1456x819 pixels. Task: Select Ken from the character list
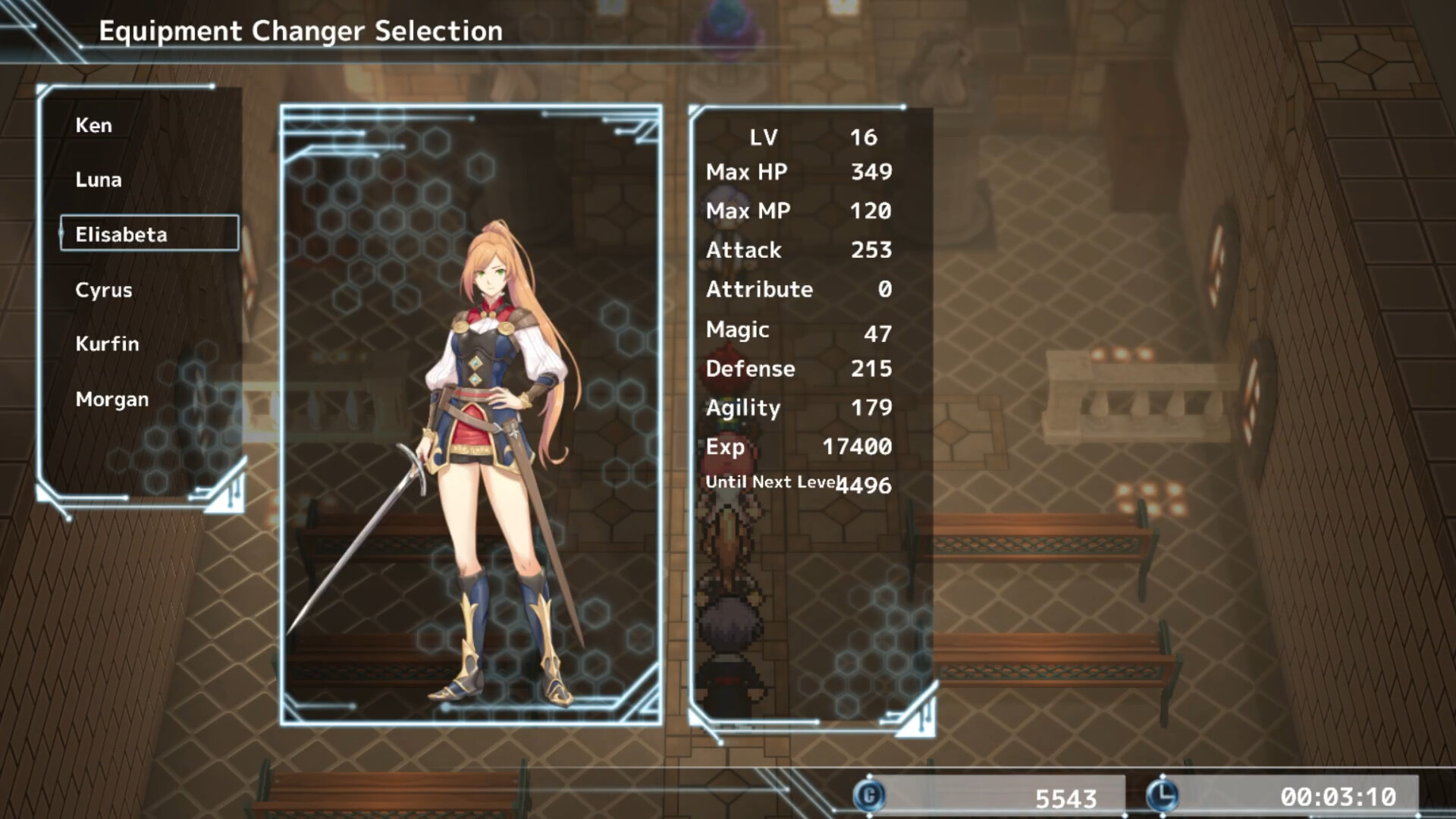click(x=93, y=125)
